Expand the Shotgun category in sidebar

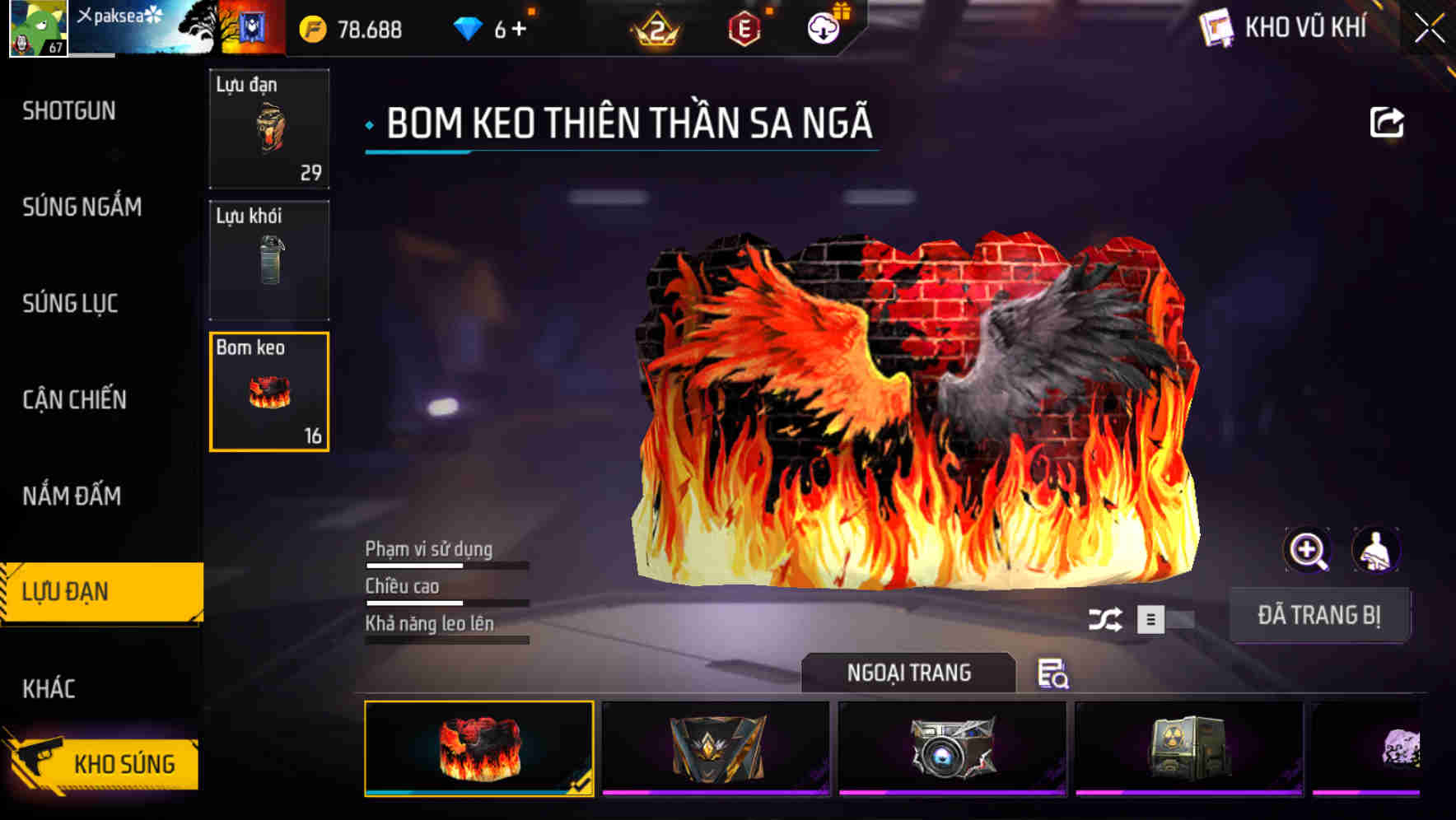(70, 111)
